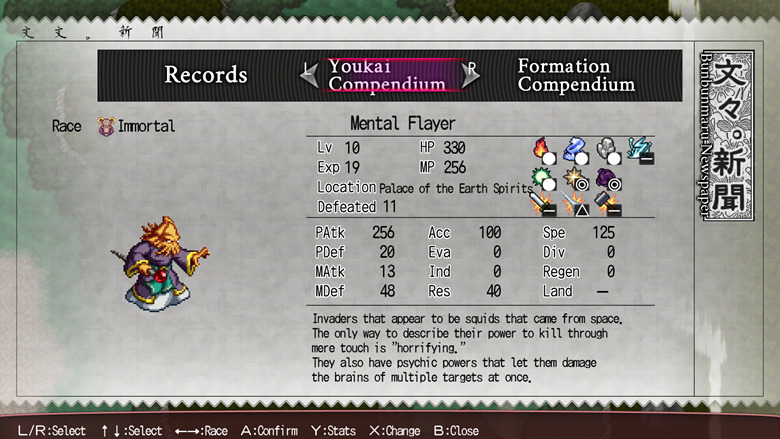
Task: Open the Formation Compendium tab
Action: [x=576, y=75]
